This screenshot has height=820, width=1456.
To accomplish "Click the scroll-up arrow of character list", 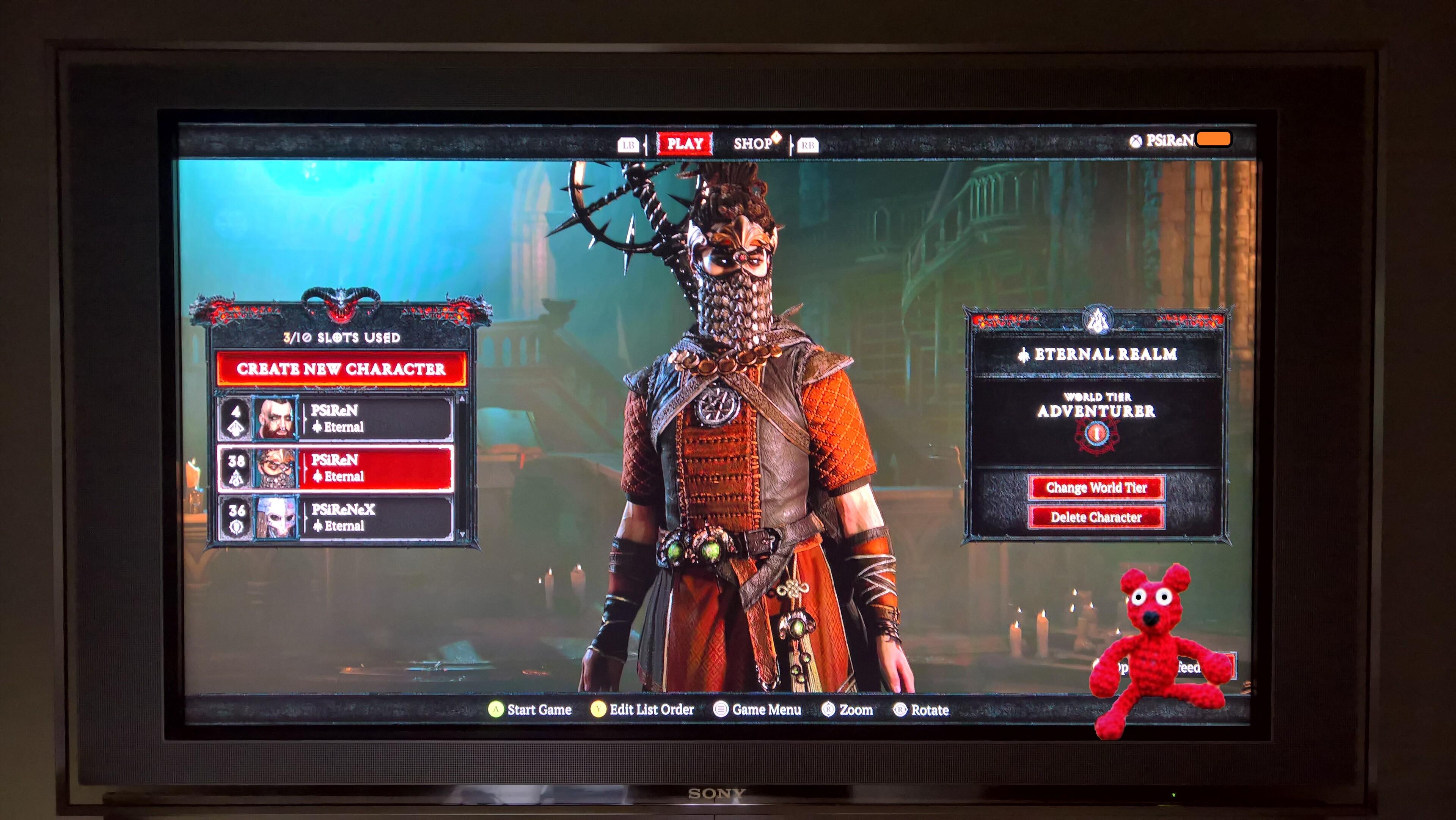I will tap(462, 399).
